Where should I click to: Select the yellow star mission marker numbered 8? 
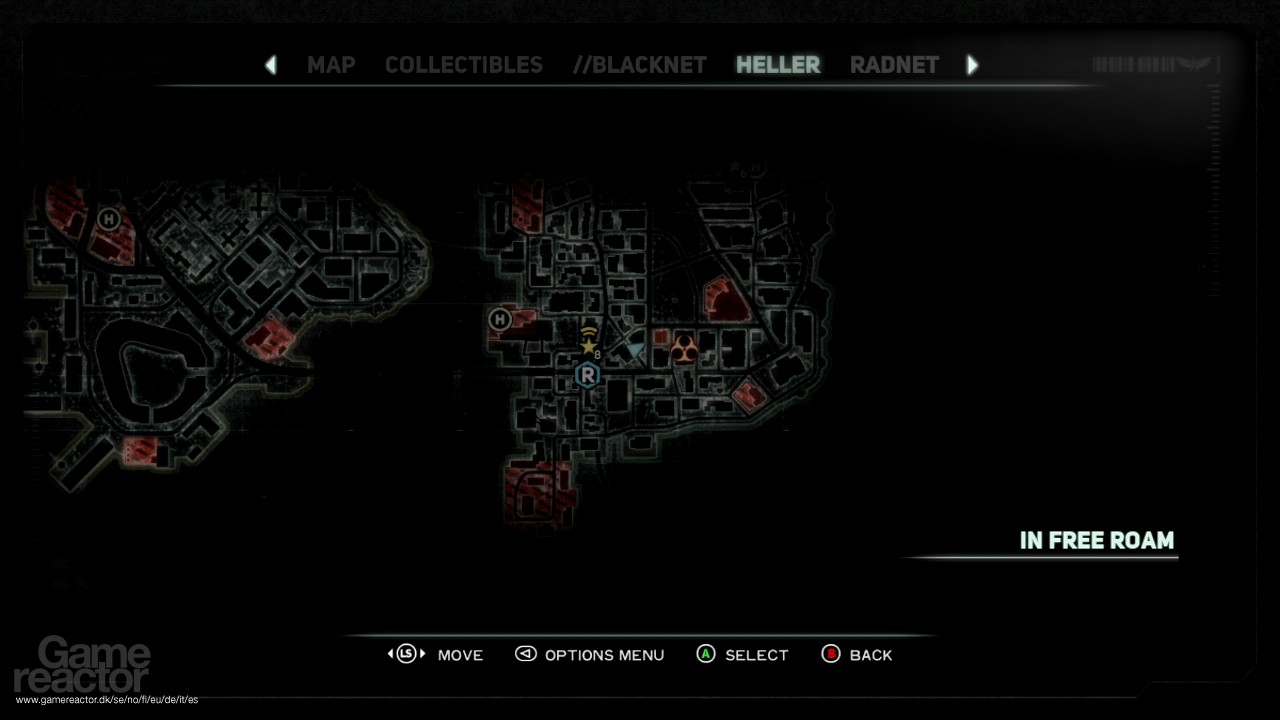click(x=587, y=347)
